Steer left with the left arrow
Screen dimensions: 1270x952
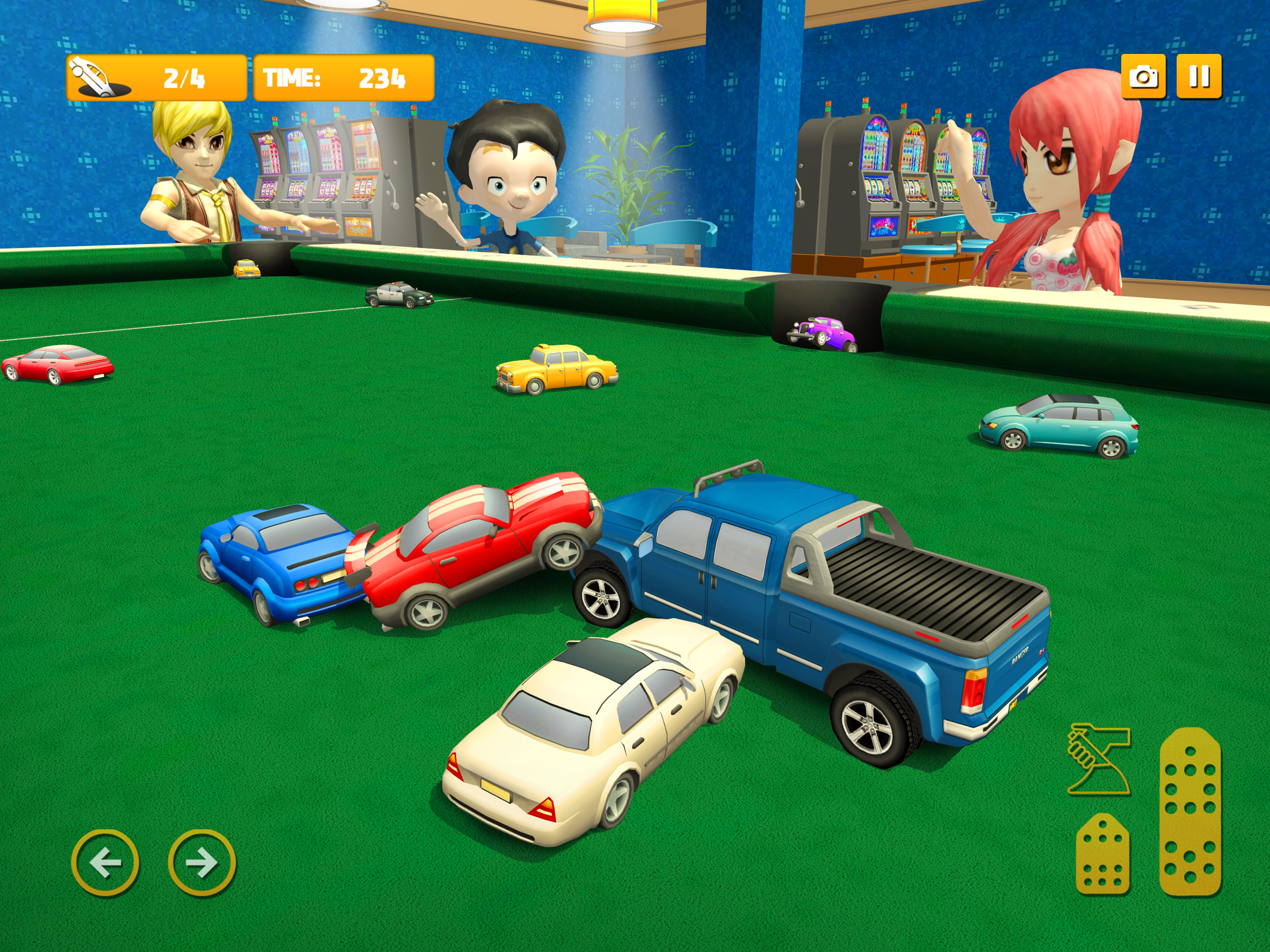coord(105,862)
